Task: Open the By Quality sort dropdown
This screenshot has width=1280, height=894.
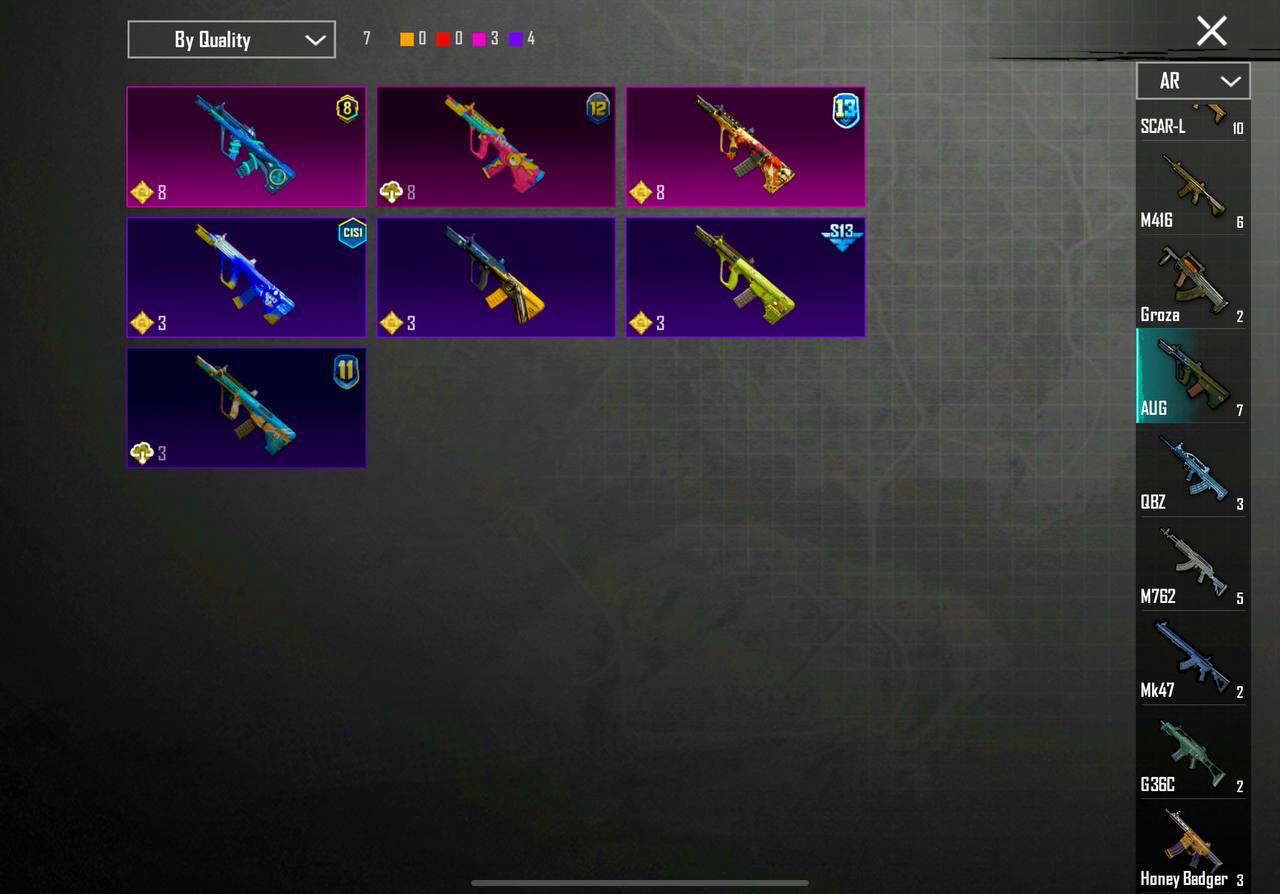Action: click(231, 40)
